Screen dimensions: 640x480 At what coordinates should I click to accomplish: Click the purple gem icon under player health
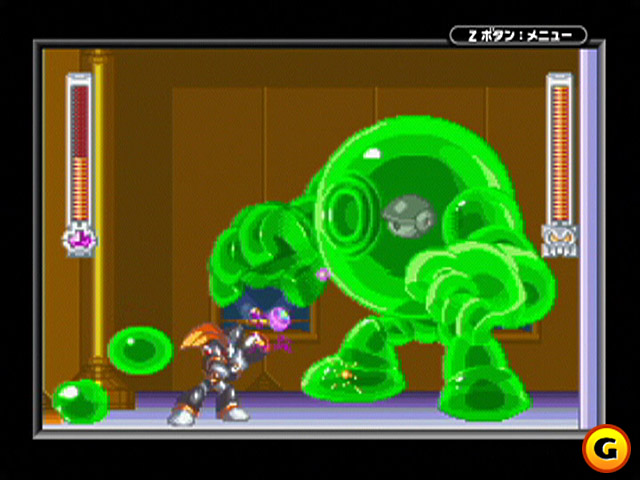point(79,240)
